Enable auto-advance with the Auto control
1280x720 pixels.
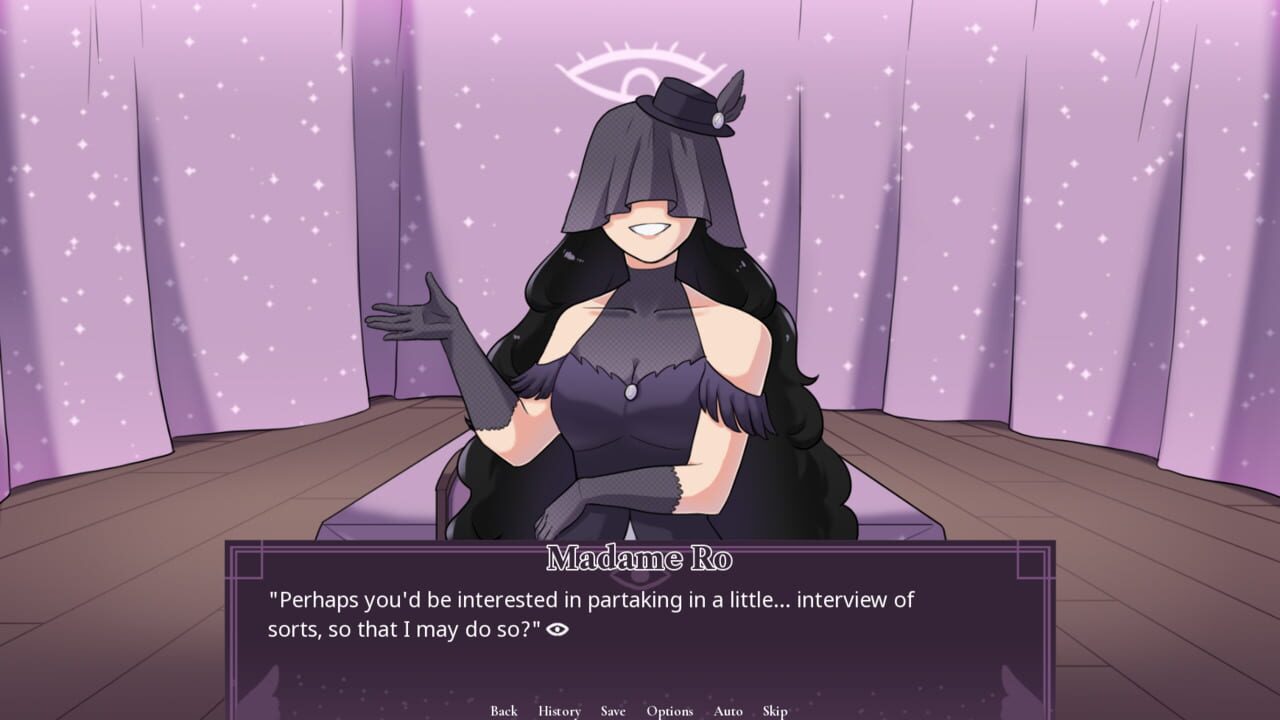point(728,711)
